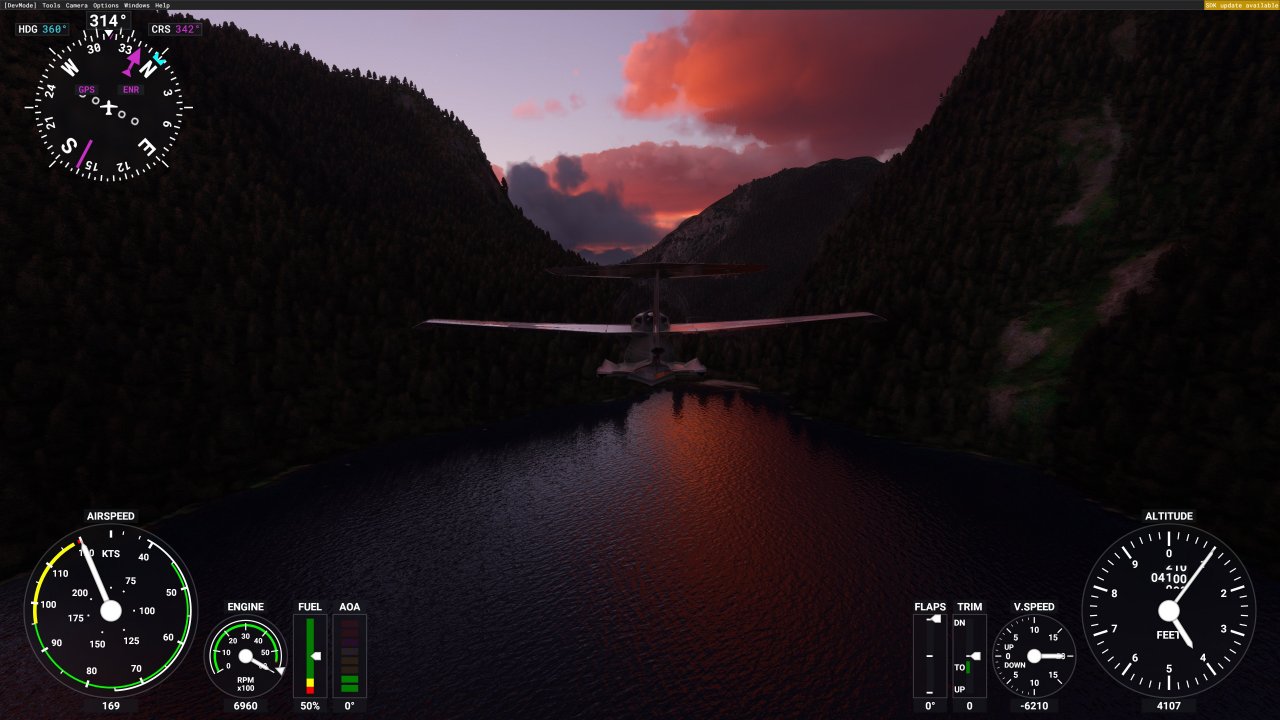Select the AOA angle indicator
Image resolution: width=1280 pixels, height=720 pixels.
pos(350,657)
